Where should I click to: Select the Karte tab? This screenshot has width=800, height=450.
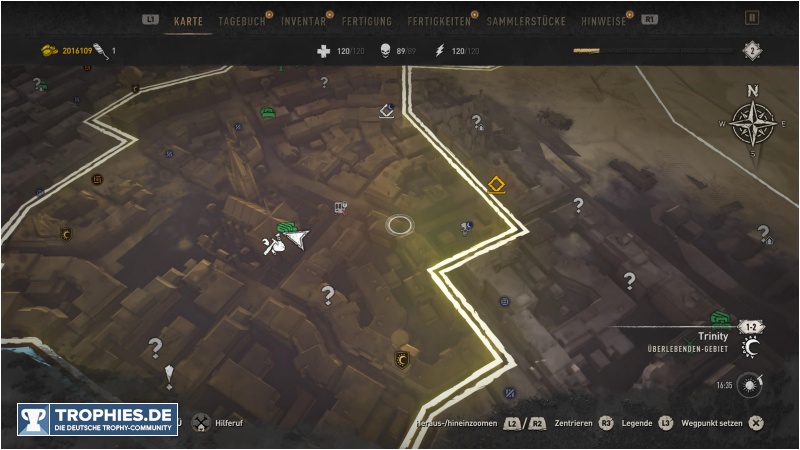pyautogui.click(x=188, y=20)
